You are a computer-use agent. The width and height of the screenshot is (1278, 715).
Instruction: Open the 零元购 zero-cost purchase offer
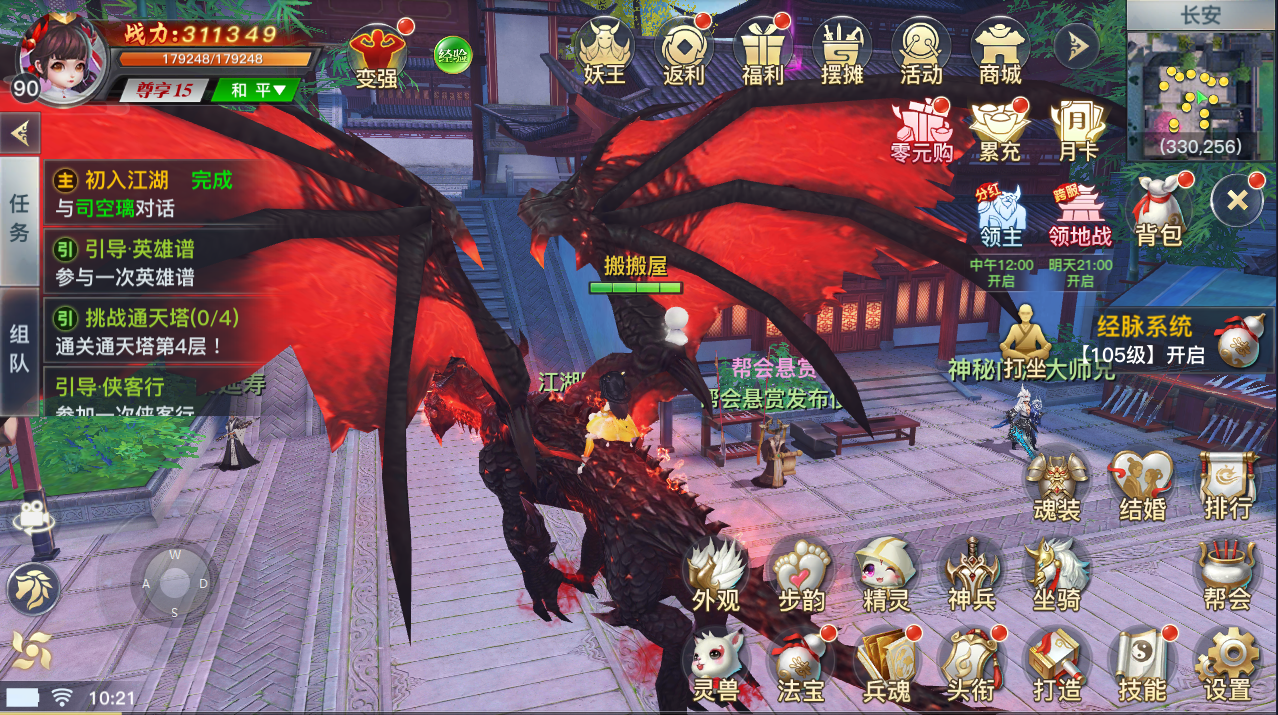921,130
